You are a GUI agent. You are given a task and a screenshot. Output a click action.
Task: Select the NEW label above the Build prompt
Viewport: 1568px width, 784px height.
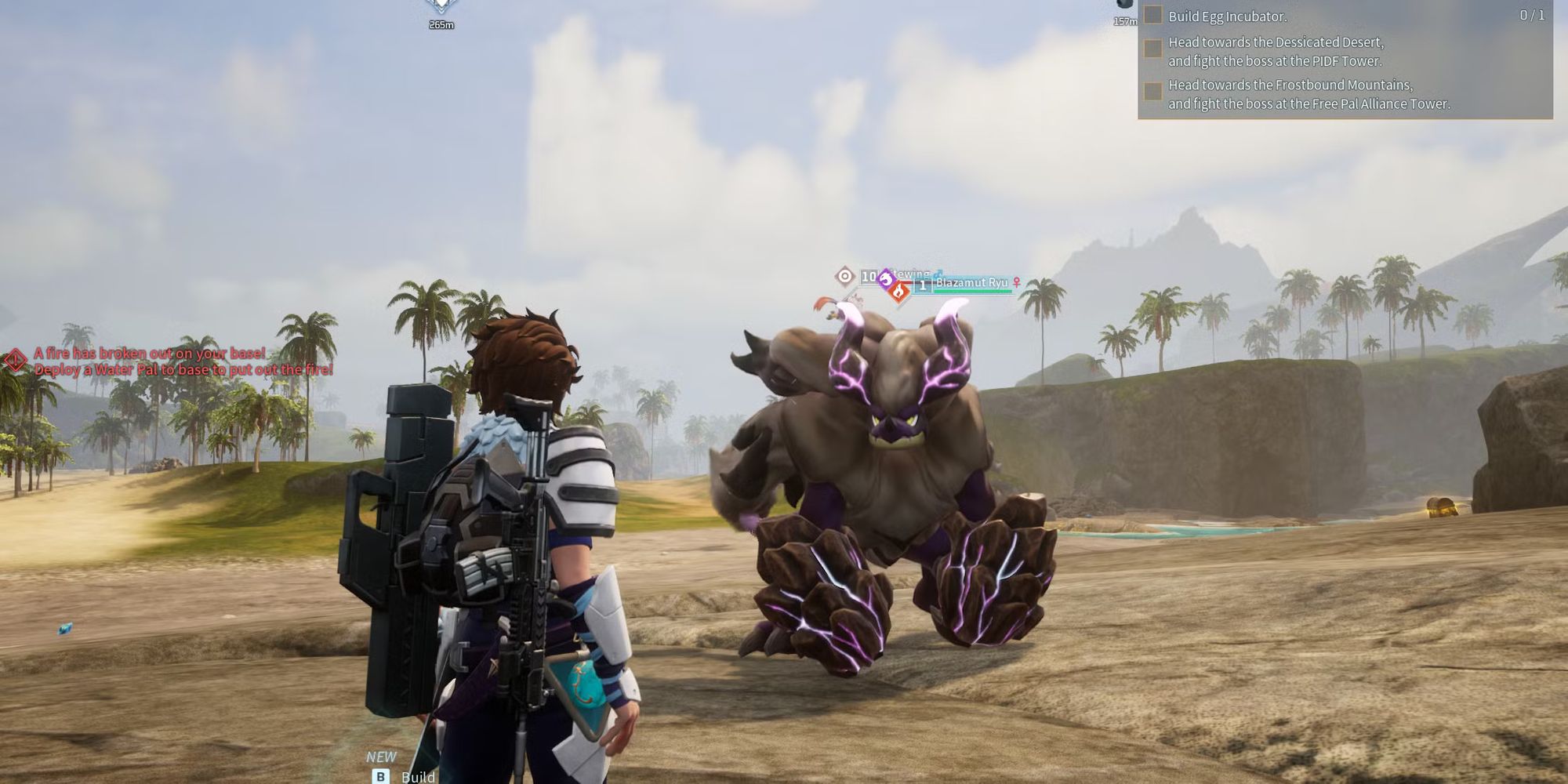pos(382,755)
